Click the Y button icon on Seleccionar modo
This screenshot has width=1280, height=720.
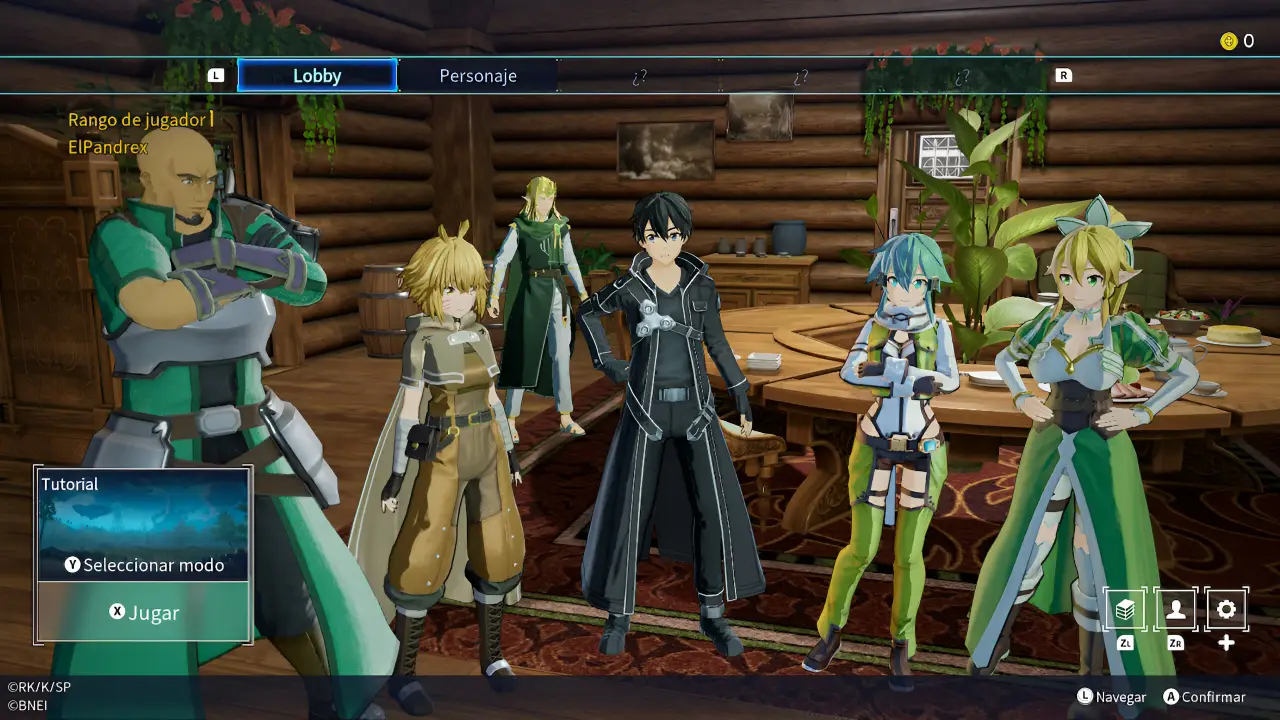tap(73, 565)
